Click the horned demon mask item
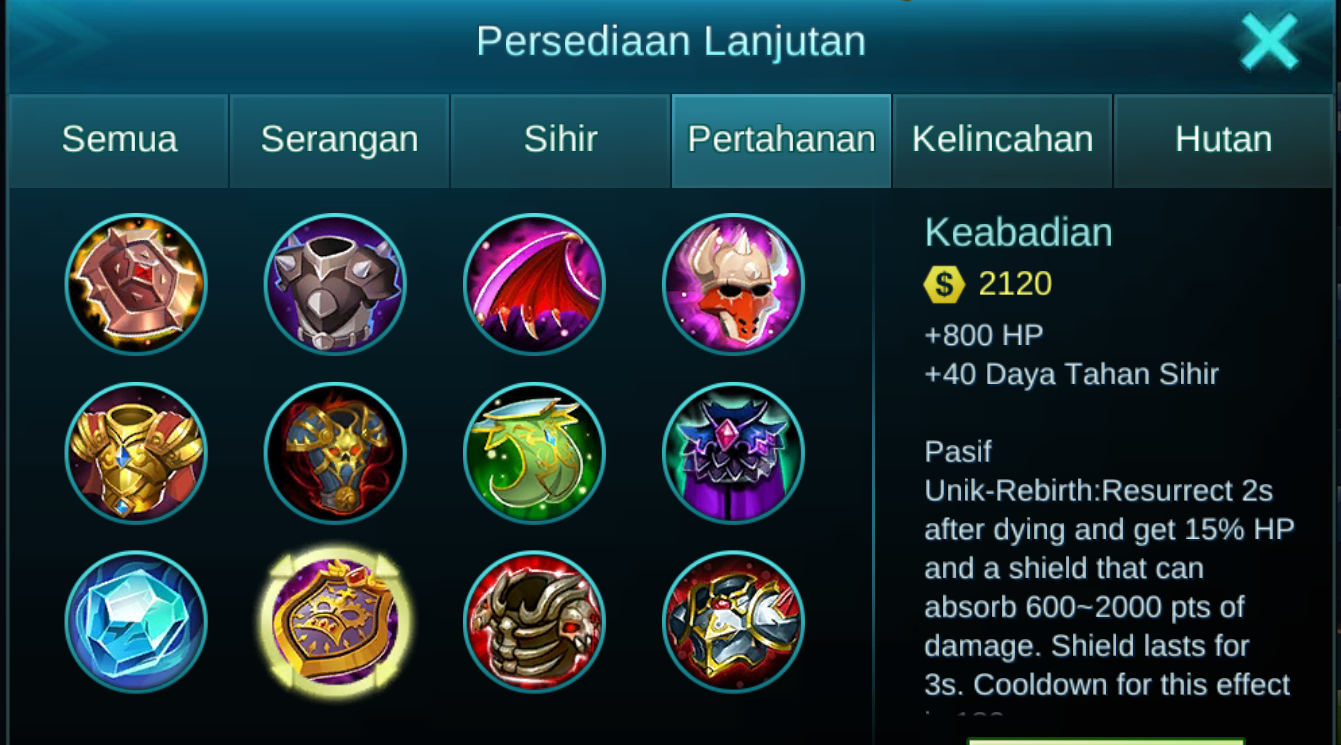 pos(733,285)
